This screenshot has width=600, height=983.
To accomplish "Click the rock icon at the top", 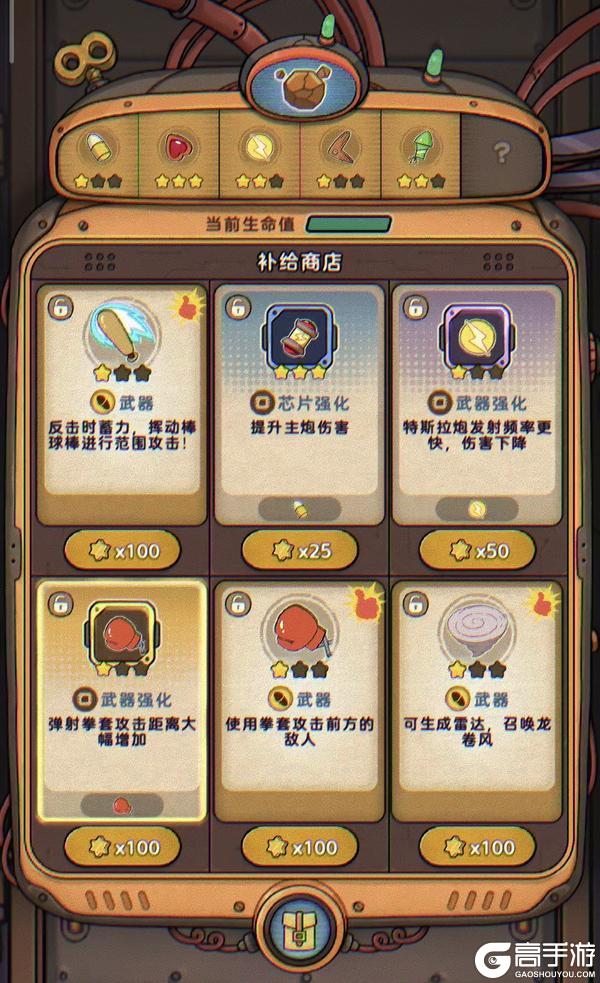I will point(299,90).
